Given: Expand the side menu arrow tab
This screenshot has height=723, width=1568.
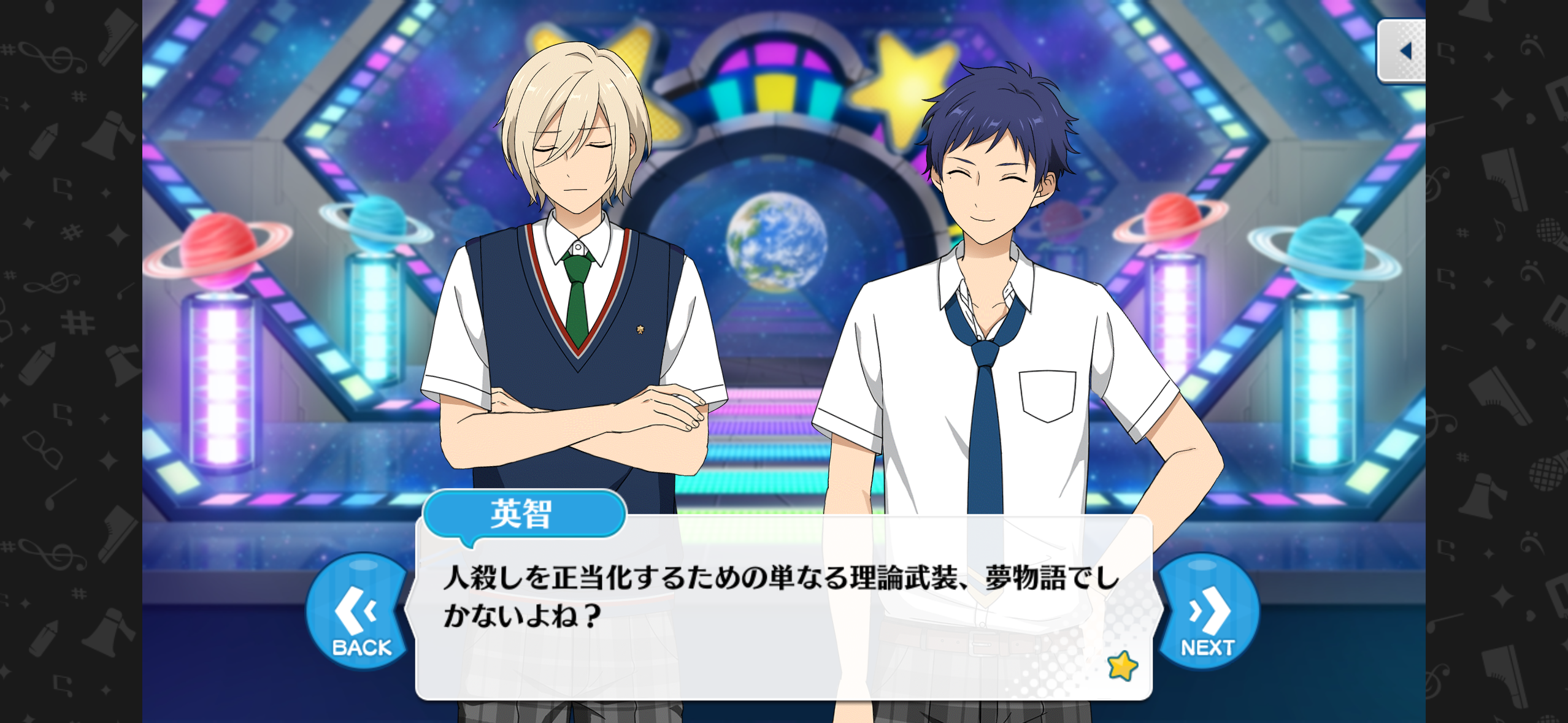Looking at the screenshot, I should pos(1402,51).
